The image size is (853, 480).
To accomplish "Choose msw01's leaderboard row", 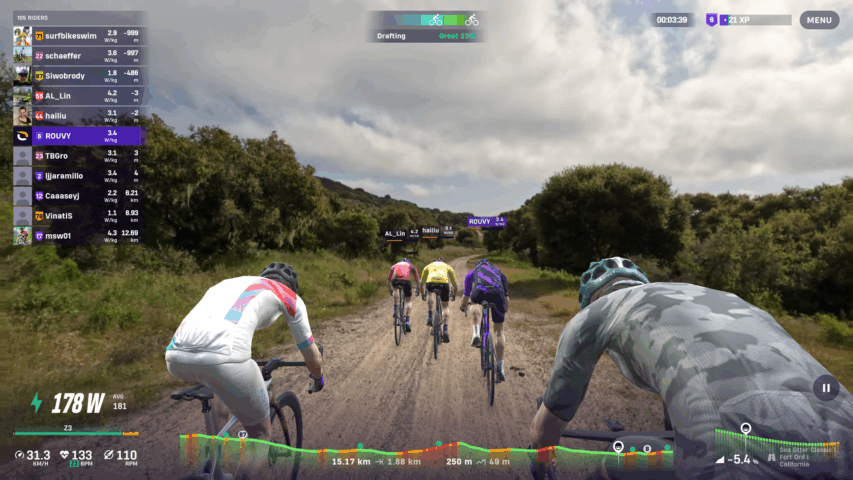I will point(78,236).
